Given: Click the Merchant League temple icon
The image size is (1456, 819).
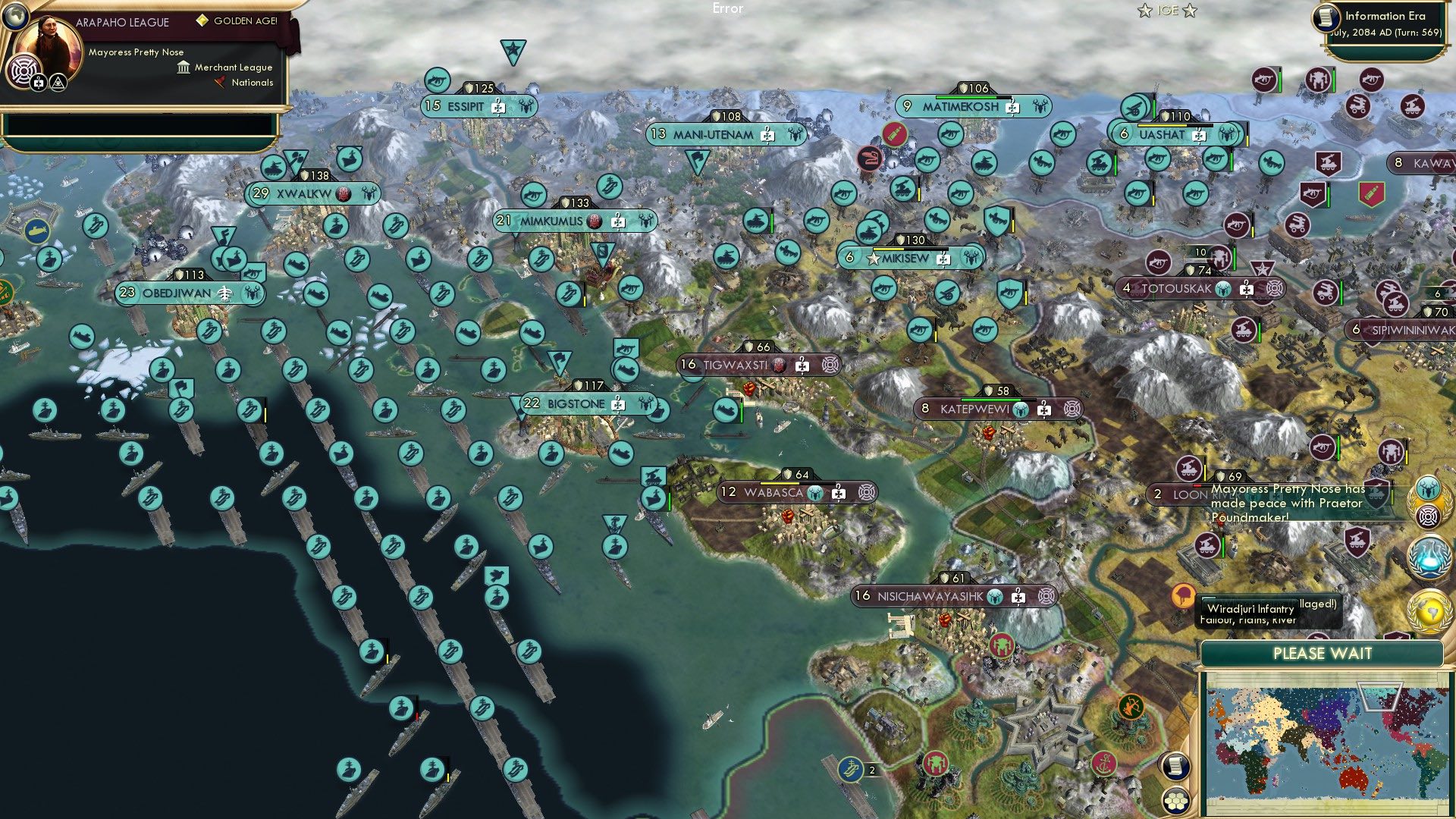Looking at the screenshot, I should (184, 68).
